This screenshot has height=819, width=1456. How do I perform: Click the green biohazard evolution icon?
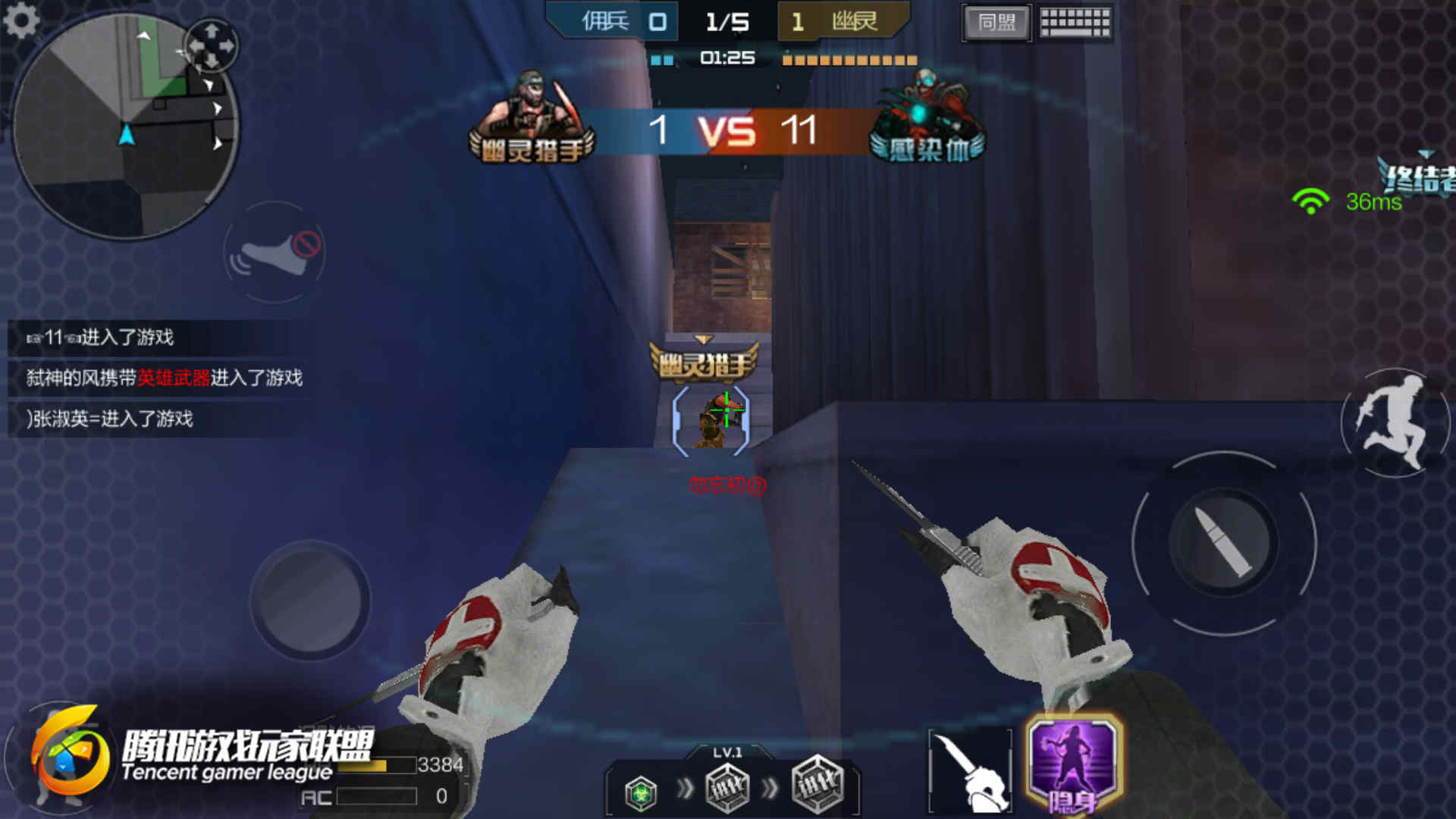pos(641,793)
